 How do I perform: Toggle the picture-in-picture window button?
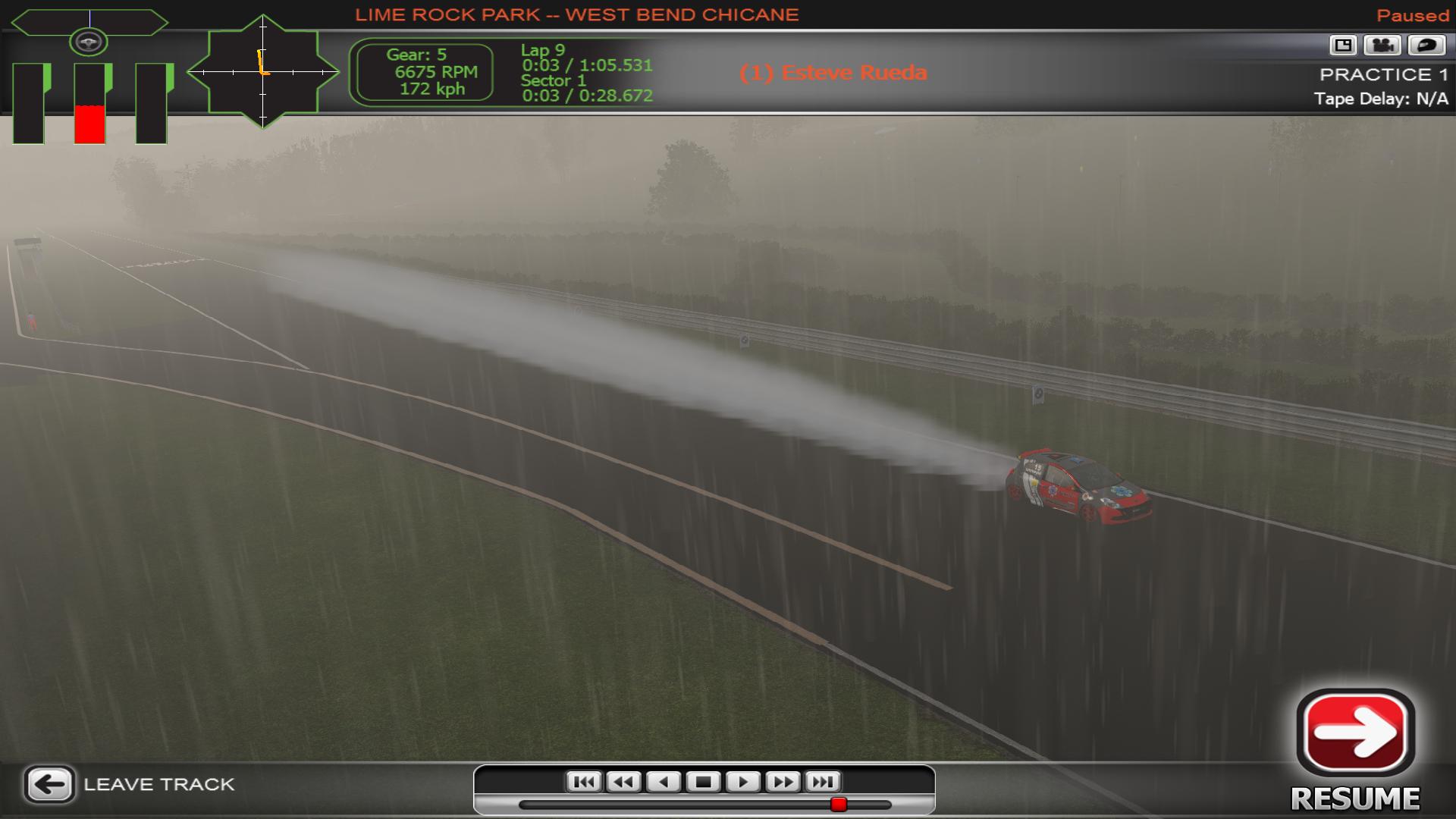coord(1343,45)
